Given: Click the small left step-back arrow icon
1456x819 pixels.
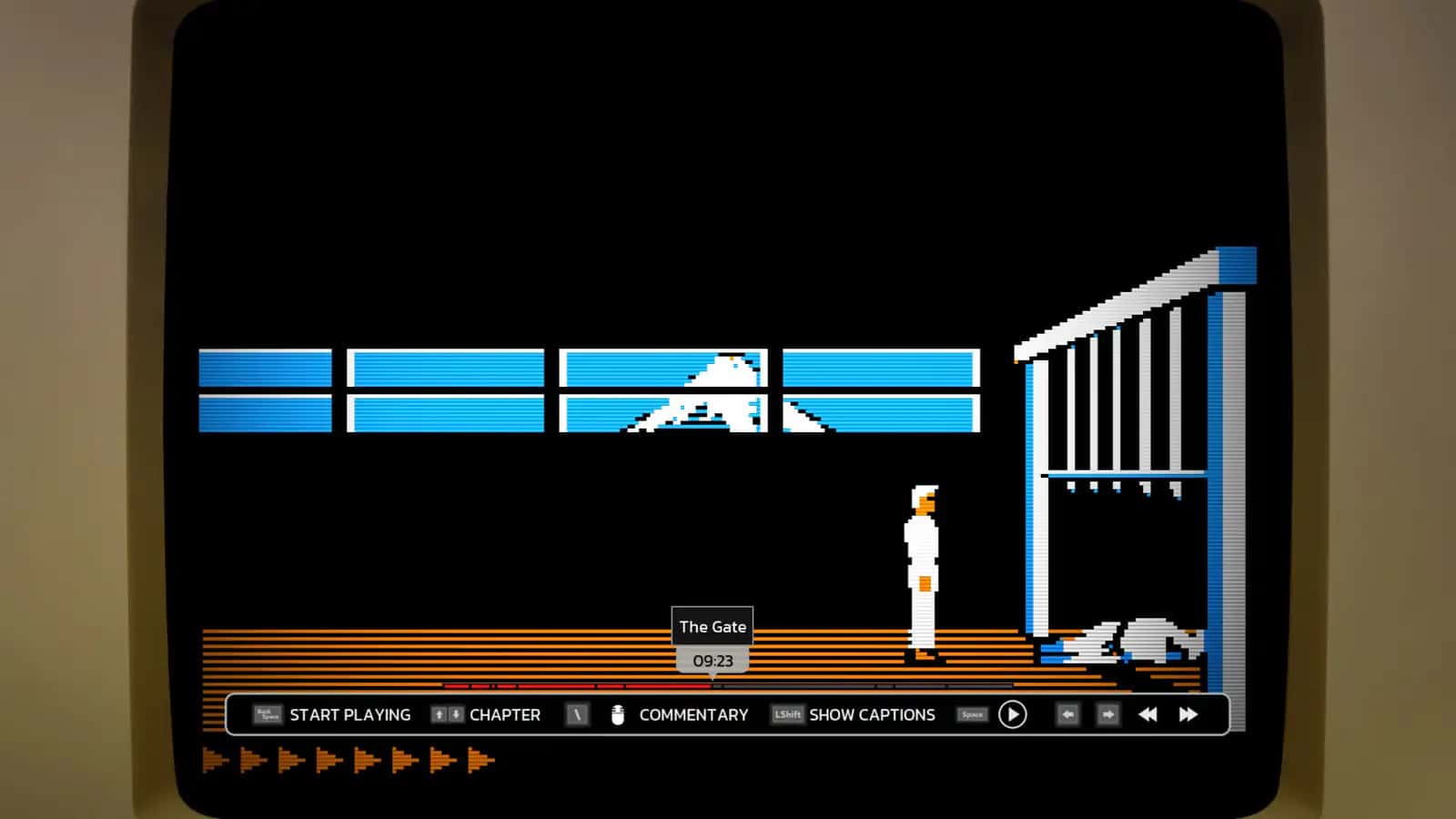Looking at the screenshot, I should pos(1067,715).
